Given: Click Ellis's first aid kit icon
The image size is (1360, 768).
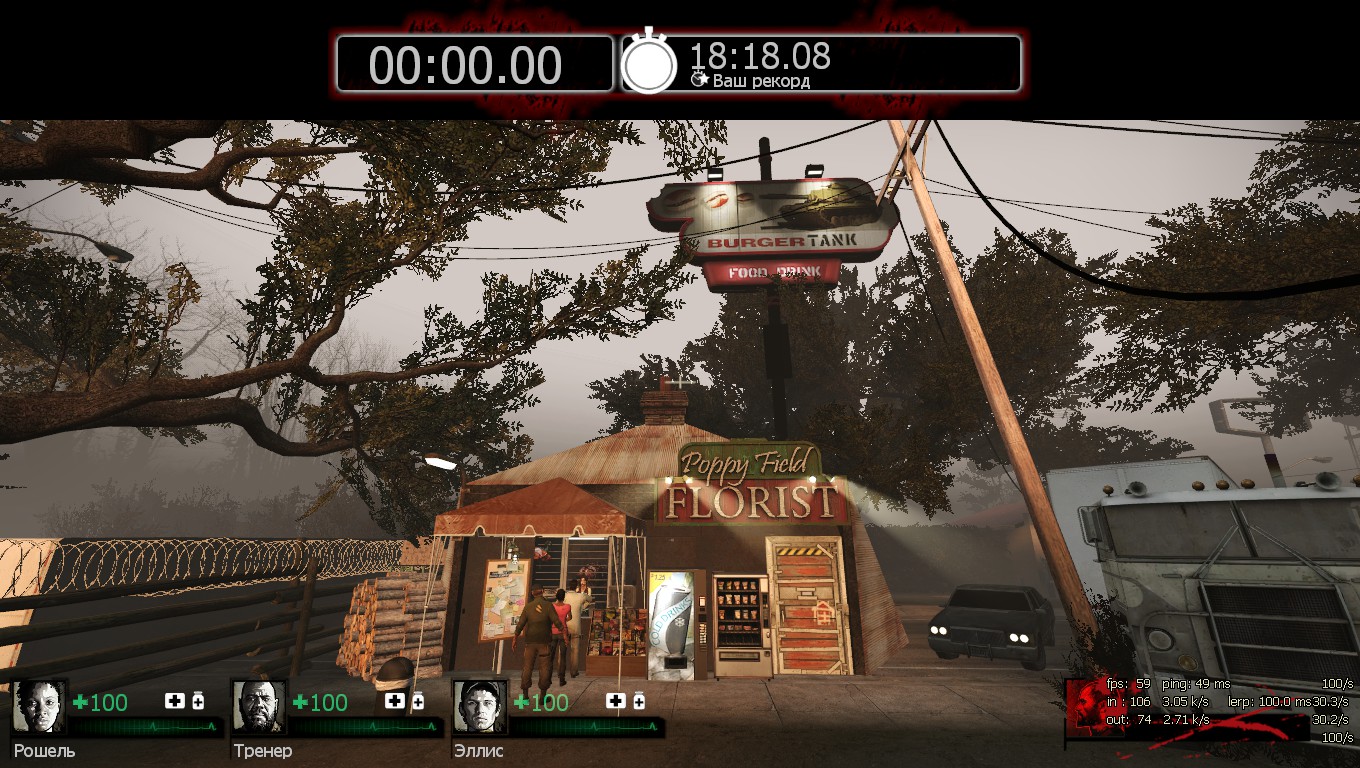Looking at the screenshot, I should point(615,701).
